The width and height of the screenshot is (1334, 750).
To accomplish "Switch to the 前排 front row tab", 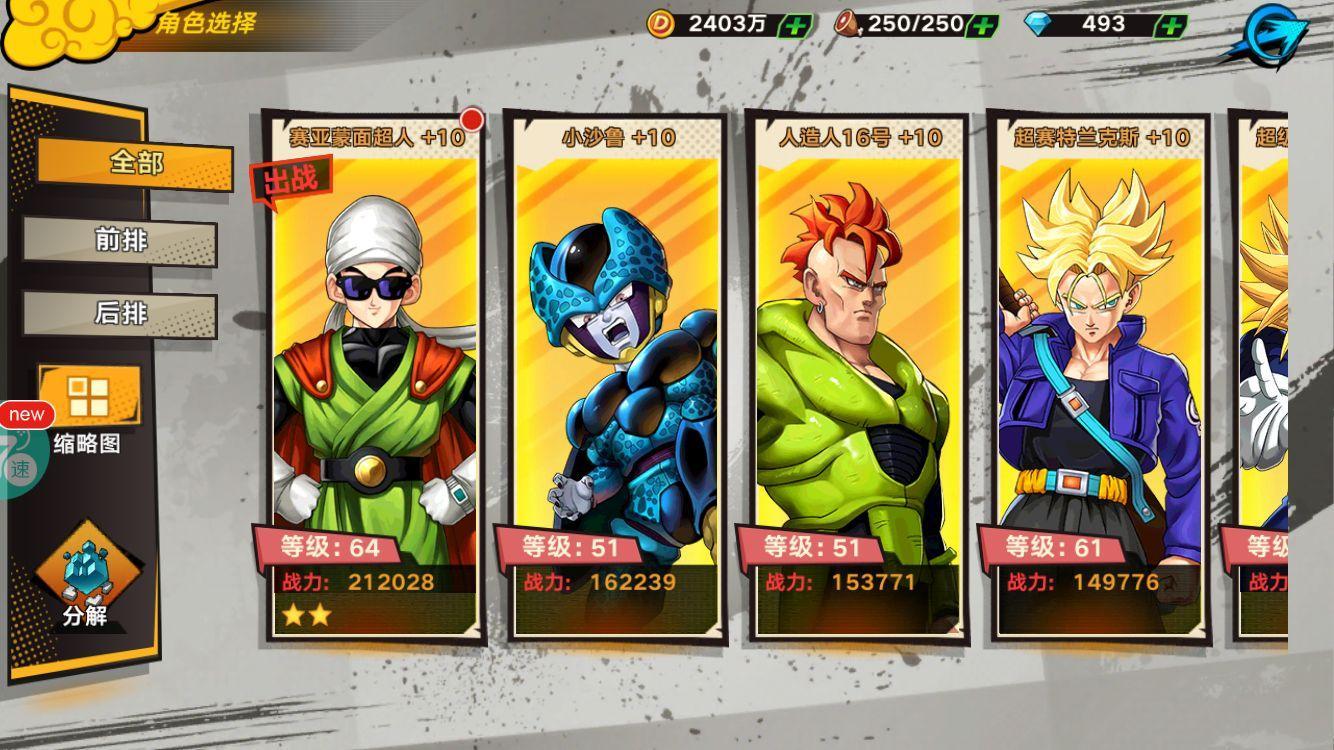I will (120, 240).
